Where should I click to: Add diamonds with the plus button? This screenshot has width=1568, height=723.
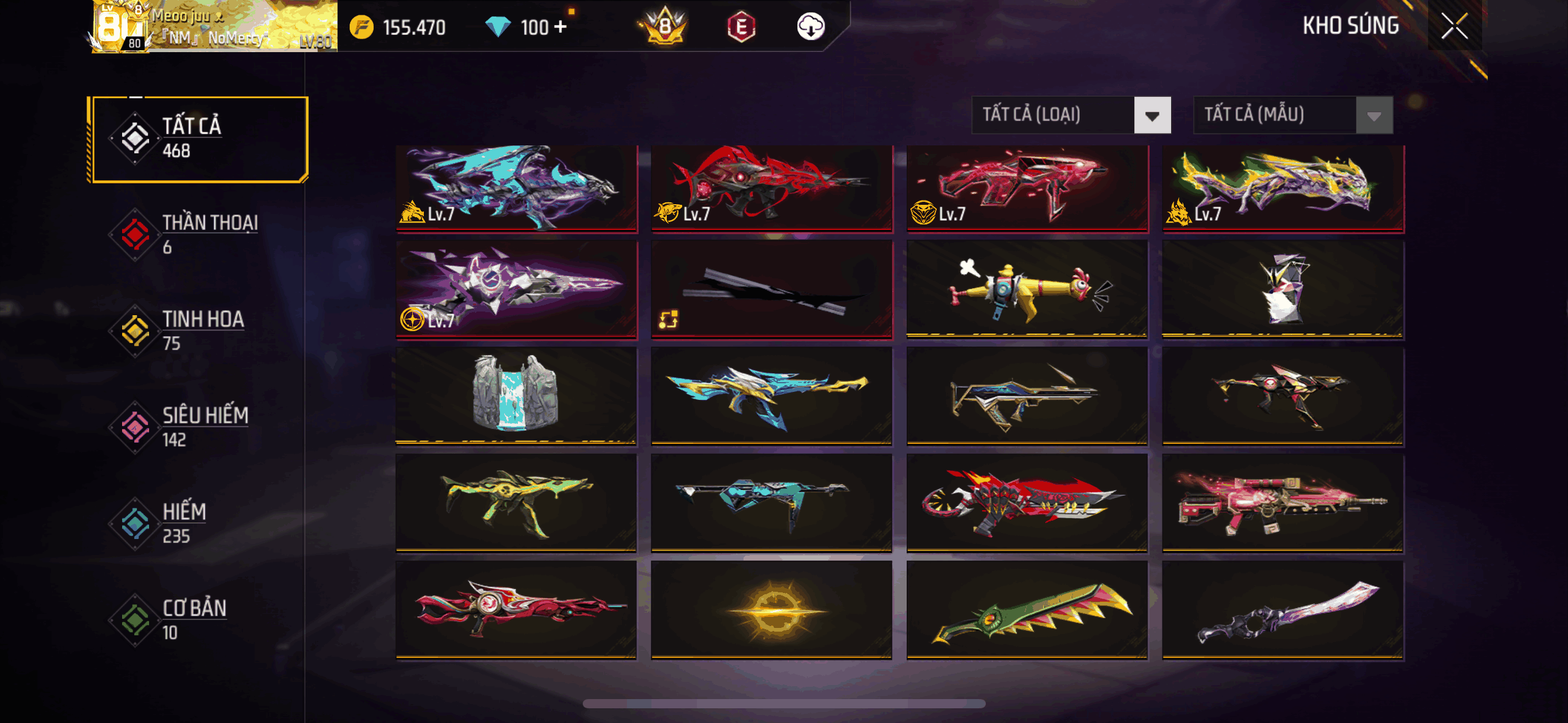tap(559, 27)
